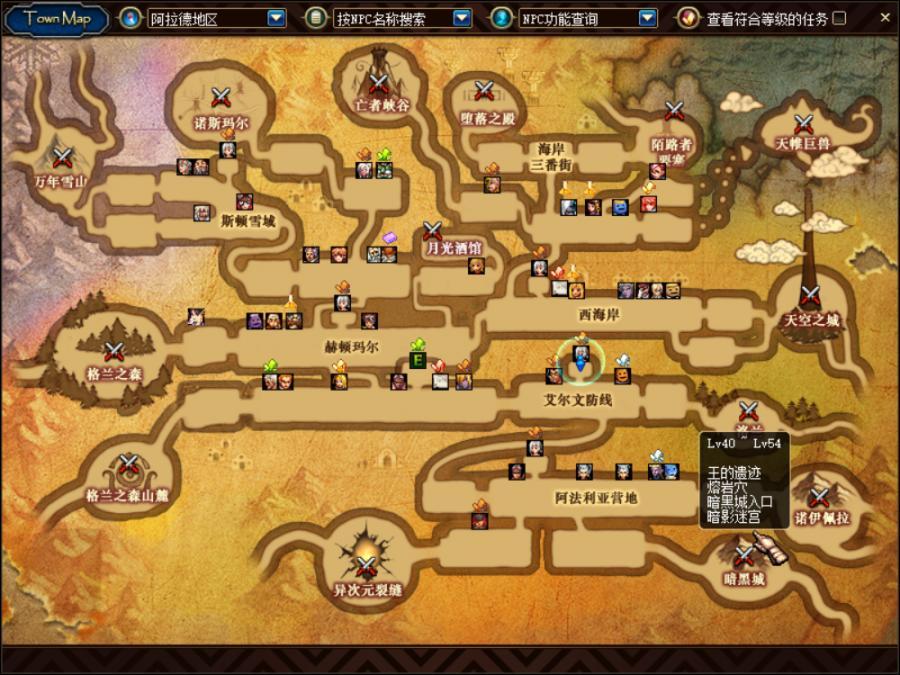900x675 pixels.
Task: Open the 按NPC名称搜索 dropdown
Action: (461, 18)
